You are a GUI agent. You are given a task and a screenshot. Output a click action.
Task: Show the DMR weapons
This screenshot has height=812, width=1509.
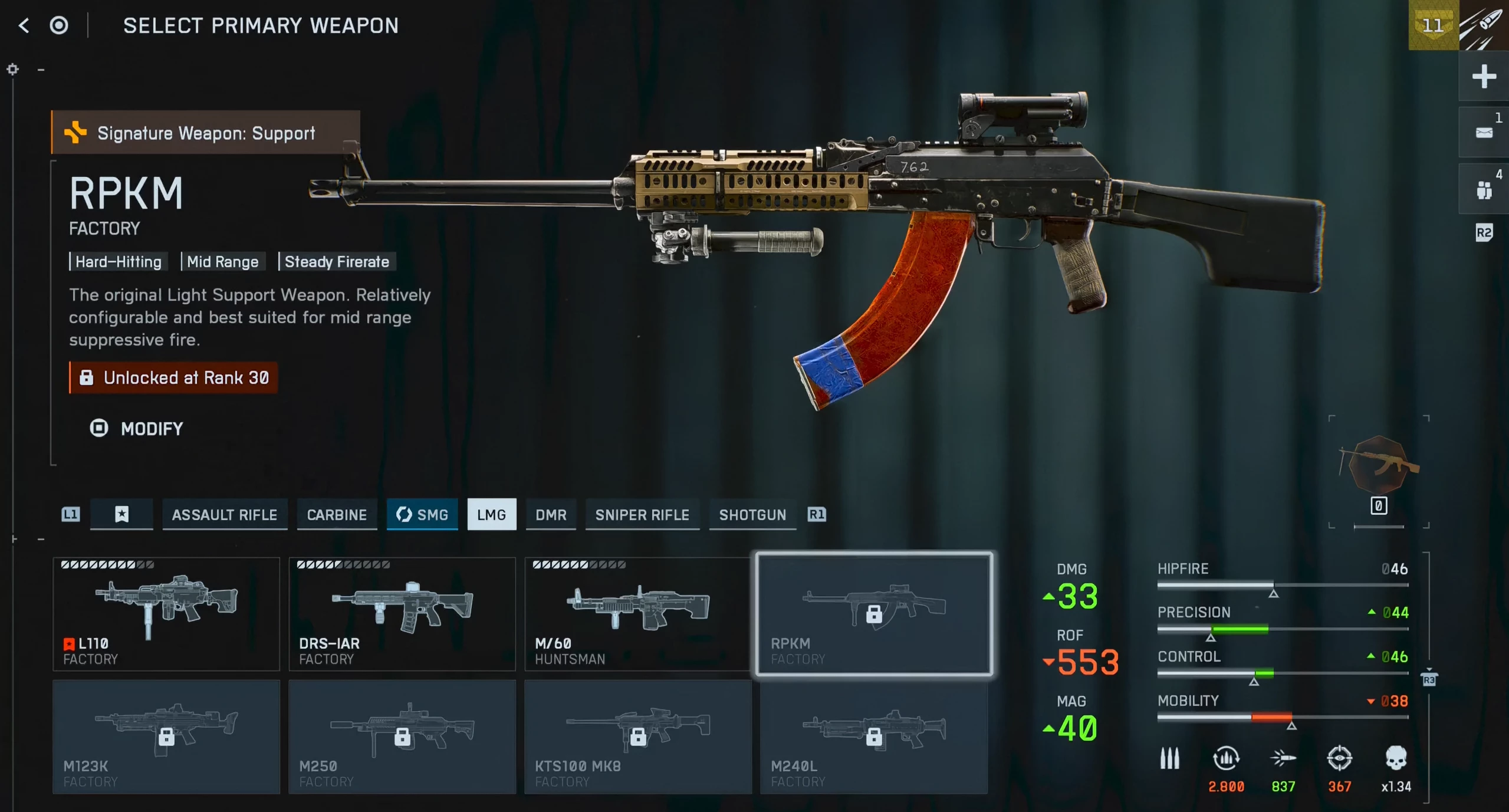(x=551, y=514)
